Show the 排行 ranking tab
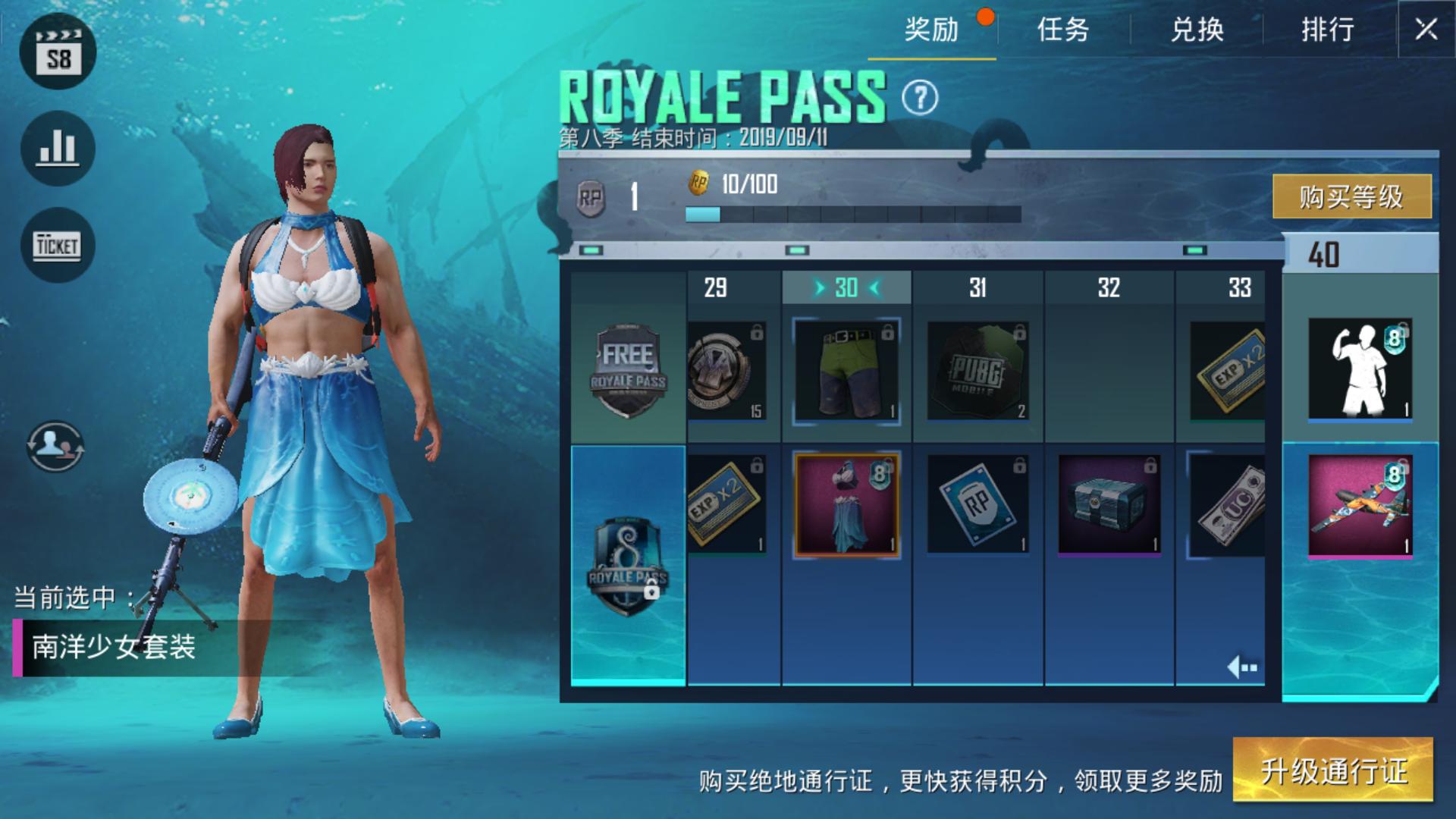The image size is (1456, 819). 1328,30
